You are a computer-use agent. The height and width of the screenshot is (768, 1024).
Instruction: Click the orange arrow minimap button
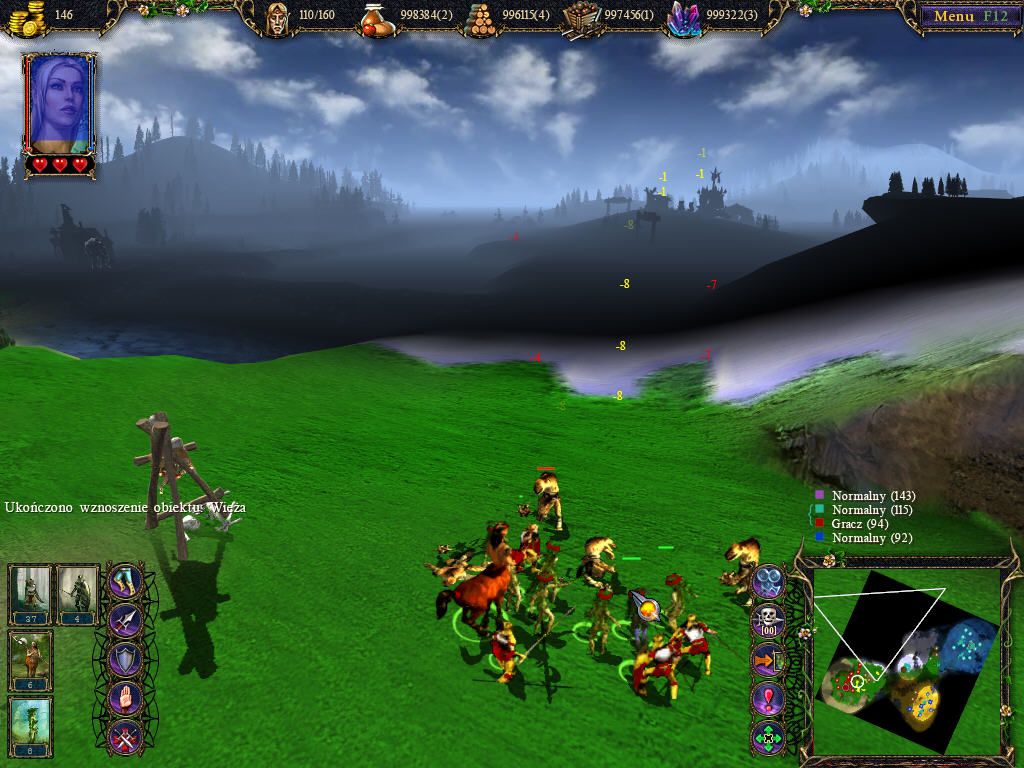pos(768,660)
